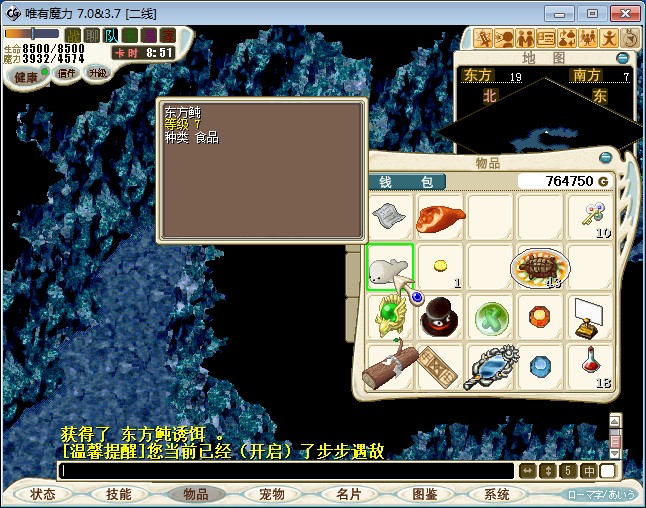646x508 pixels.
Task: Select the turtle dish item
Action: [540, 267]
